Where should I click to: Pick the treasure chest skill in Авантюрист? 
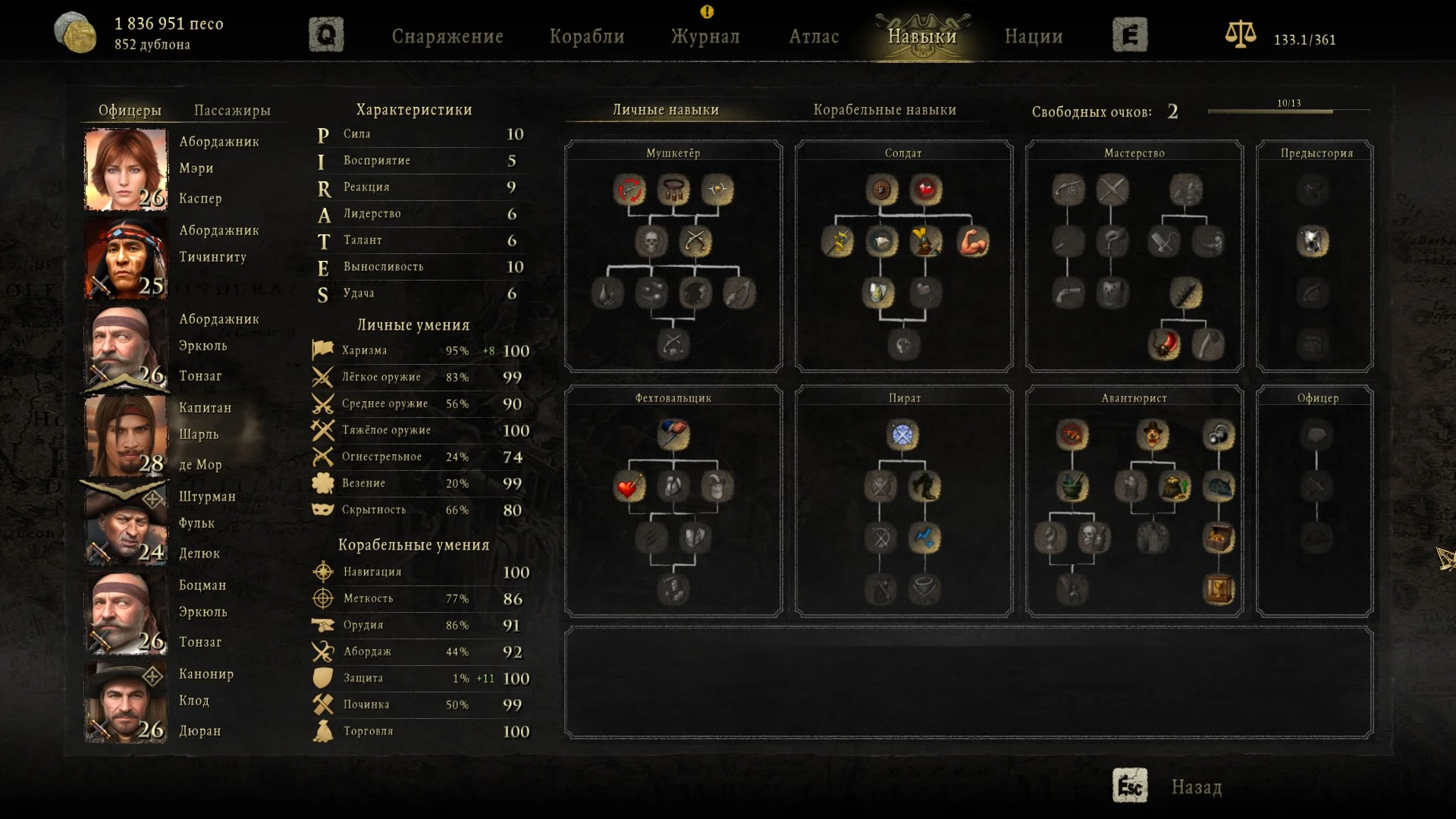[1219, 538]
